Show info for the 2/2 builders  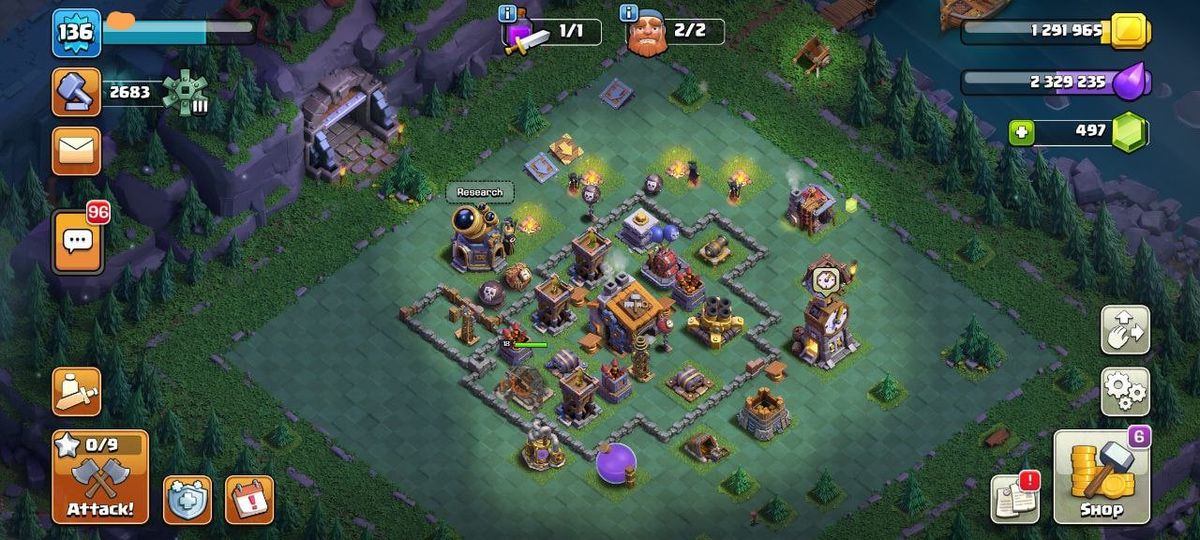click(x=629, y=13)
